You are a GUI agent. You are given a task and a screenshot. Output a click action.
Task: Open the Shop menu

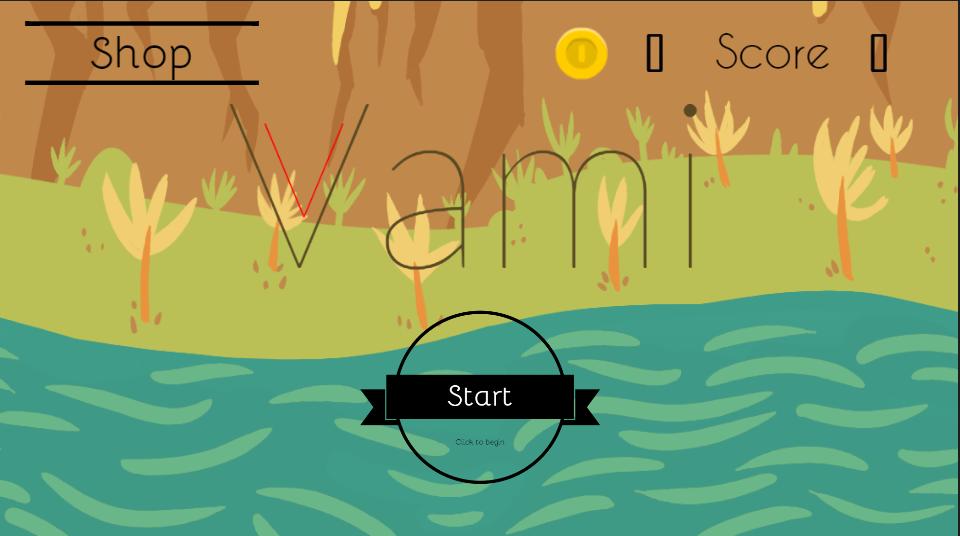pyautogui.click(x=141, y=53)
